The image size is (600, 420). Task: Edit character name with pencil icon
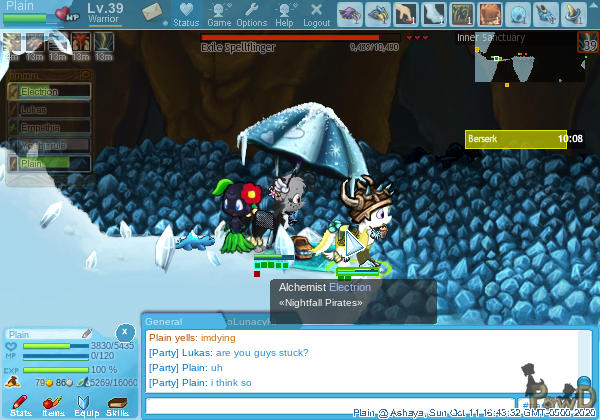[87, 334]
